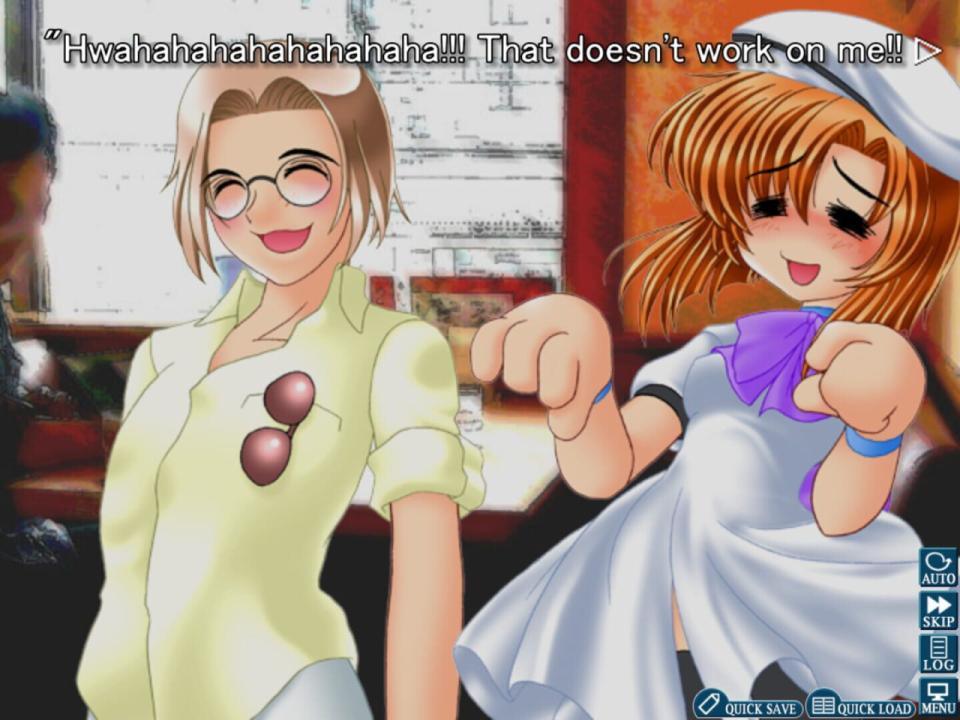Activate the Skip button

tap(938, 610)
